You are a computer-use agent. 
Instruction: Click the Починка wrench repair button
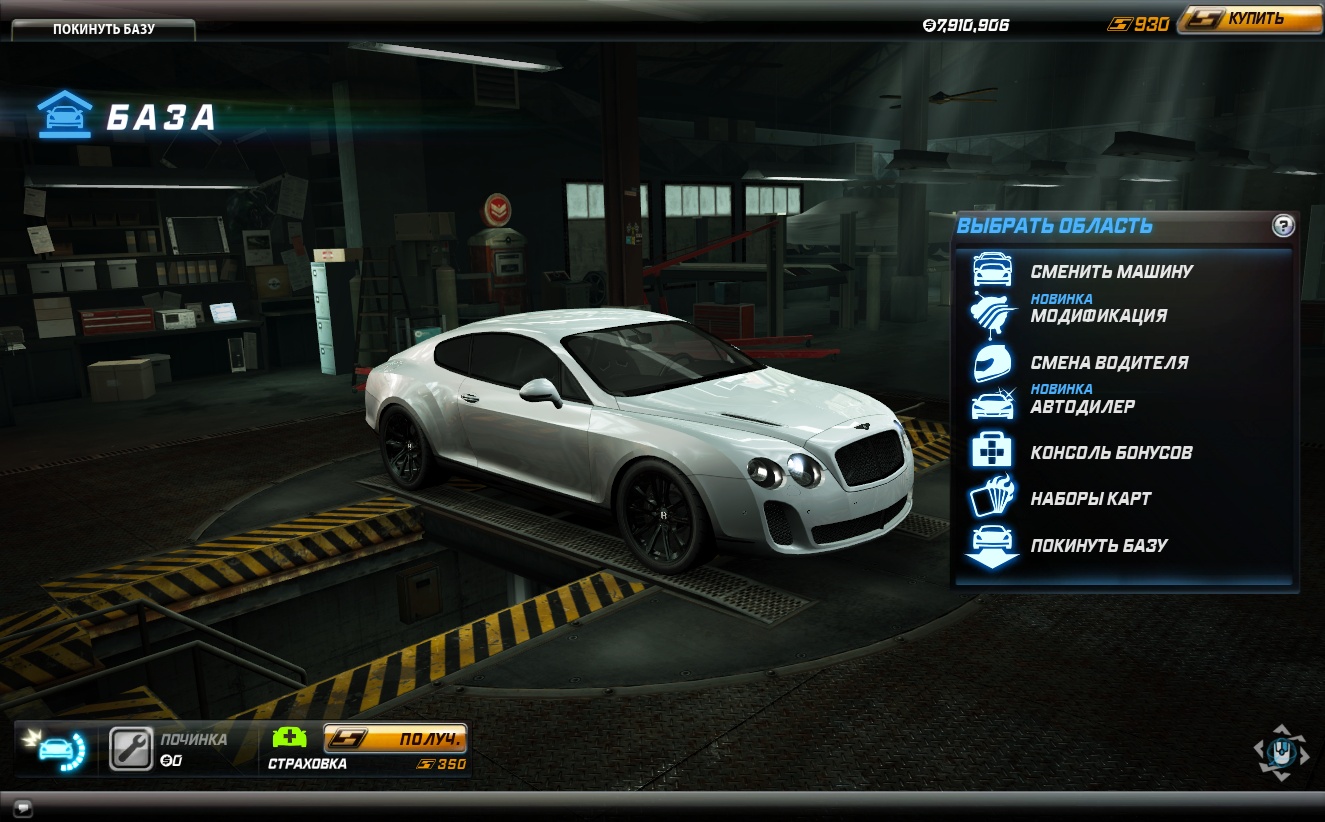click(131, 748)
